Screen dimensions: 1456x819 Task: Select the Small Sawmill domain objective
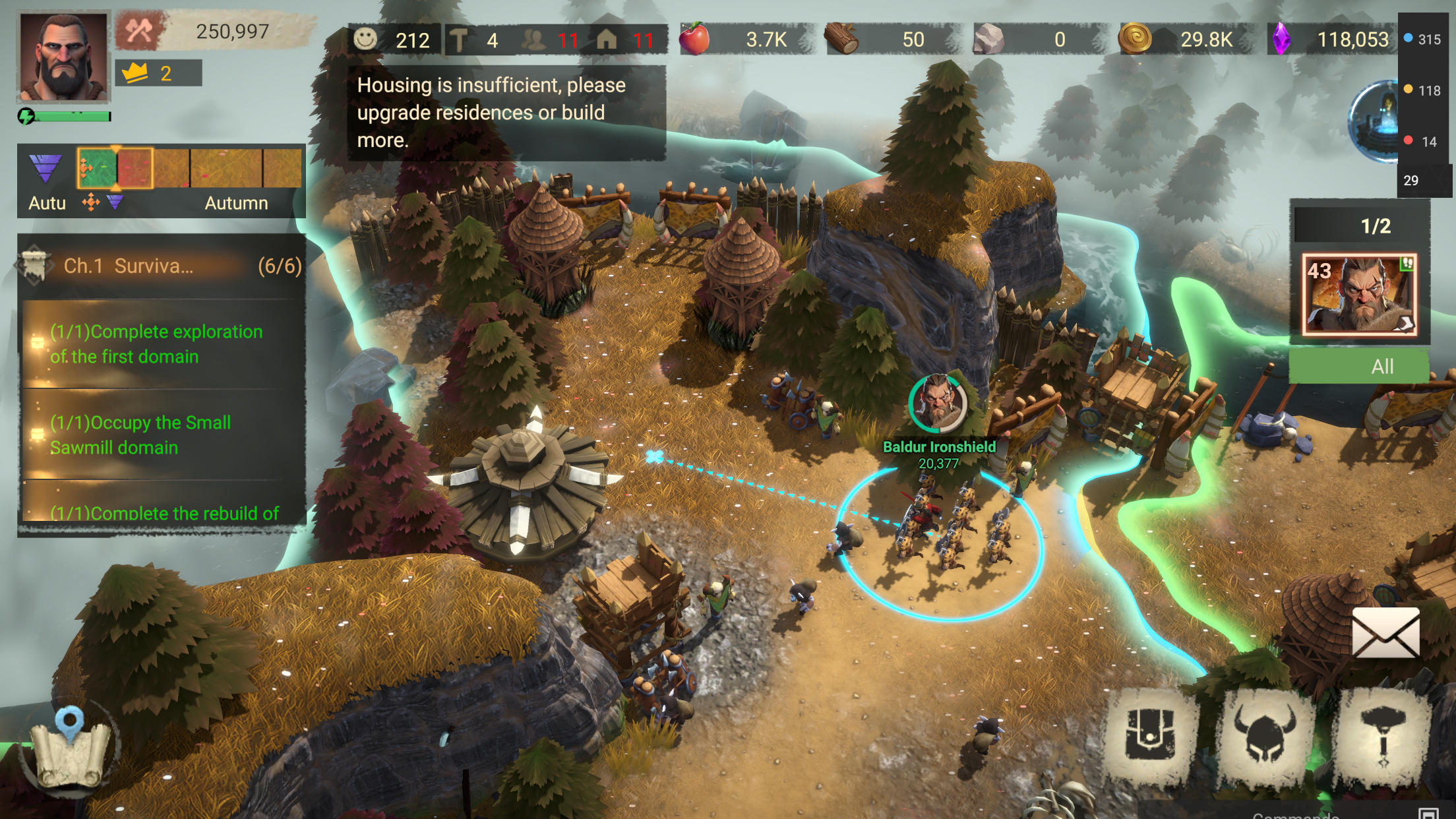(x=140, y=435)
